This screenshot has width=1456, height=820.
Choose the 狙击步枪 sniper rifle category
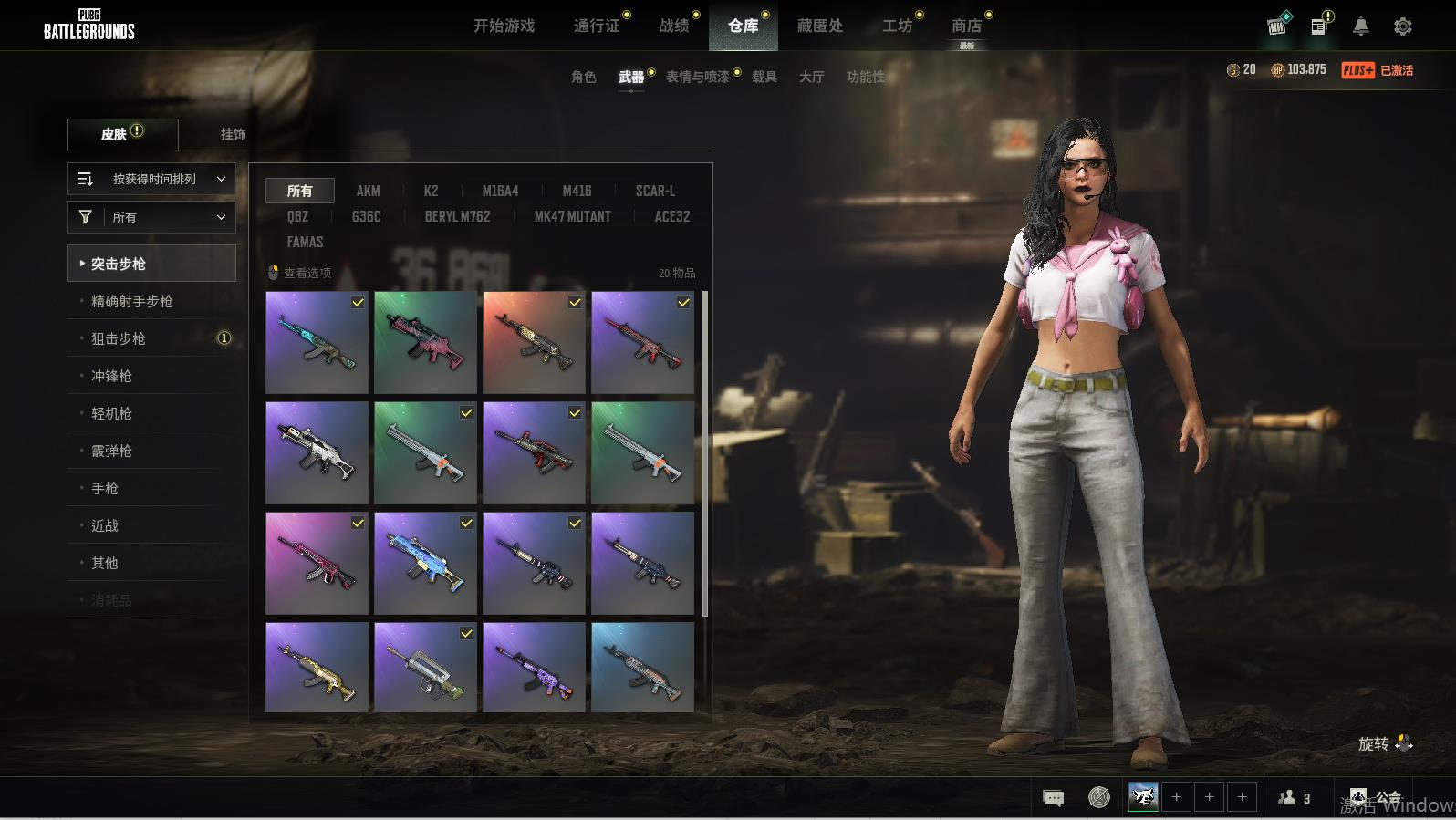click(x=119, y=338)
